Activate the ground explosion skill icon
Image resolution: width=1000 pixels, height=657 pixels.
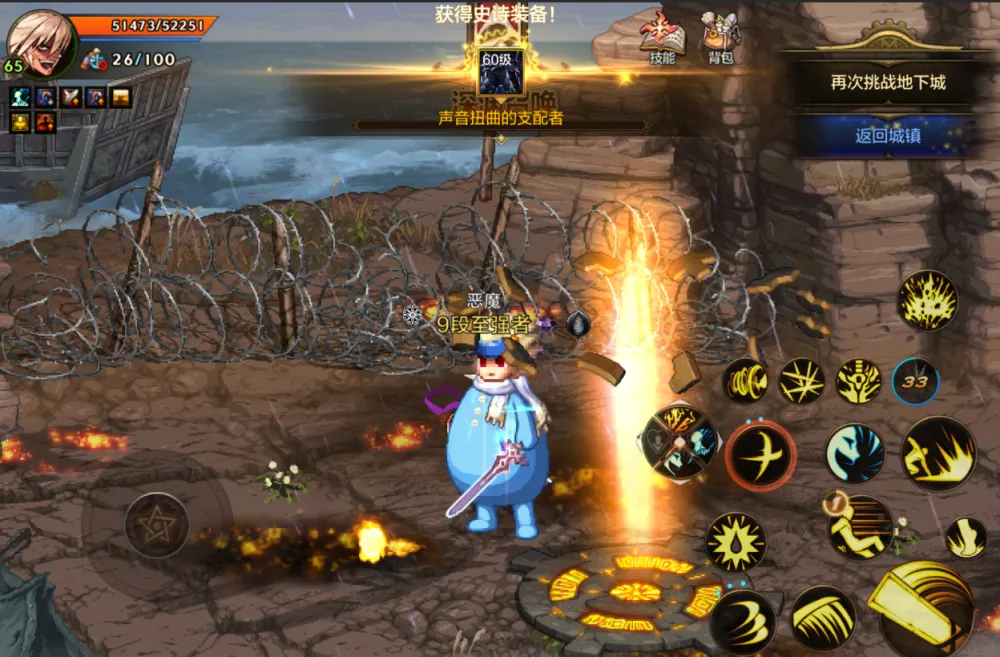(927, 300)
